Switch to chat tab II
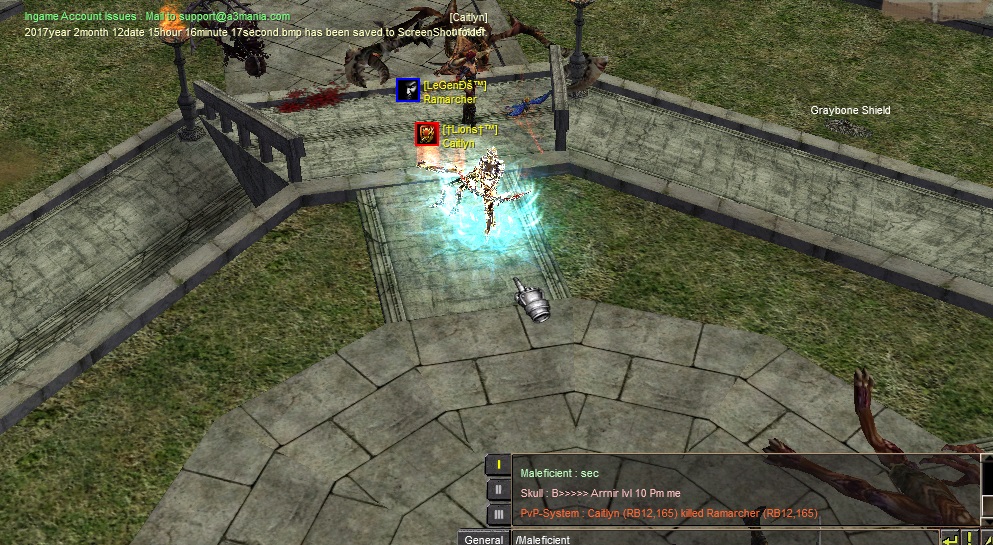The image size is (993, 545). 497,490
